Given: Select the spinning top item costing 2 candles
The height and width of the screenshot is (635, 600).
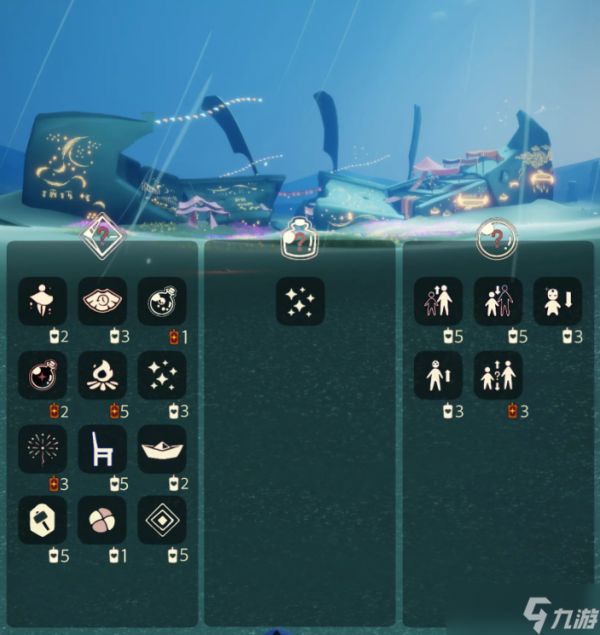Looking at the screenshot, I should coord(43,301).
